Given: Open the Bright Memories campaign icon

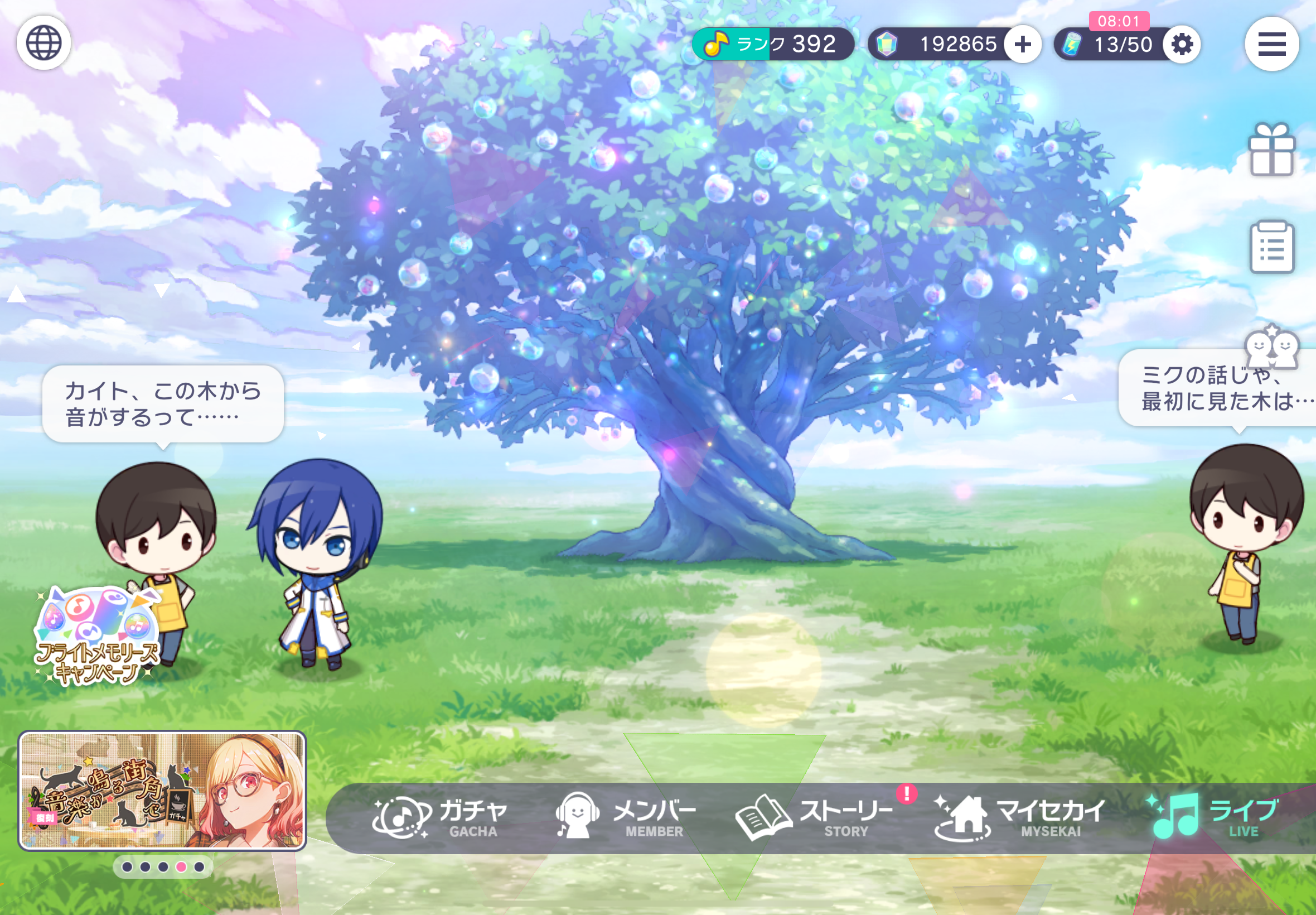Looking at the screenshot, I should click(96, 638).
